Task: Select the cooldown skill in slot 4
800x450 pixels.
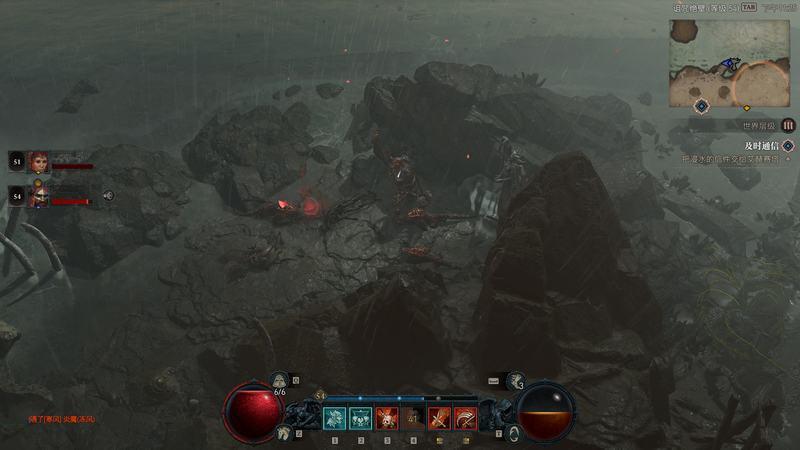Action: [x=413, y=417]
